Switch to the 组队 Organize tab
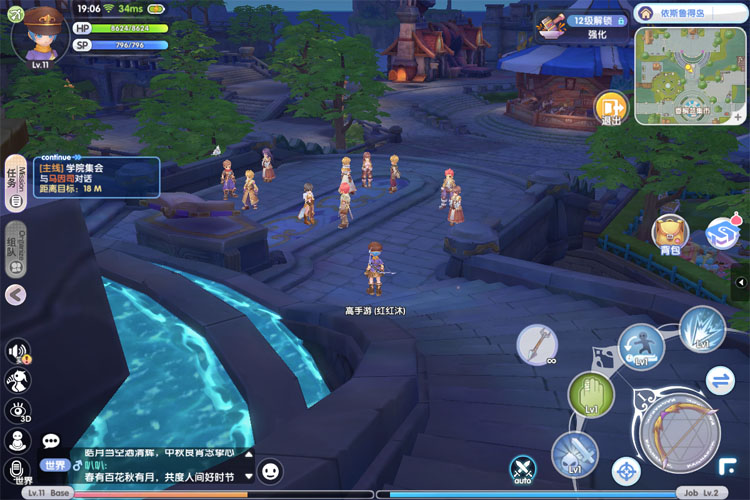The width and height of the screenshot is (750, 500). tap(15, 250)
